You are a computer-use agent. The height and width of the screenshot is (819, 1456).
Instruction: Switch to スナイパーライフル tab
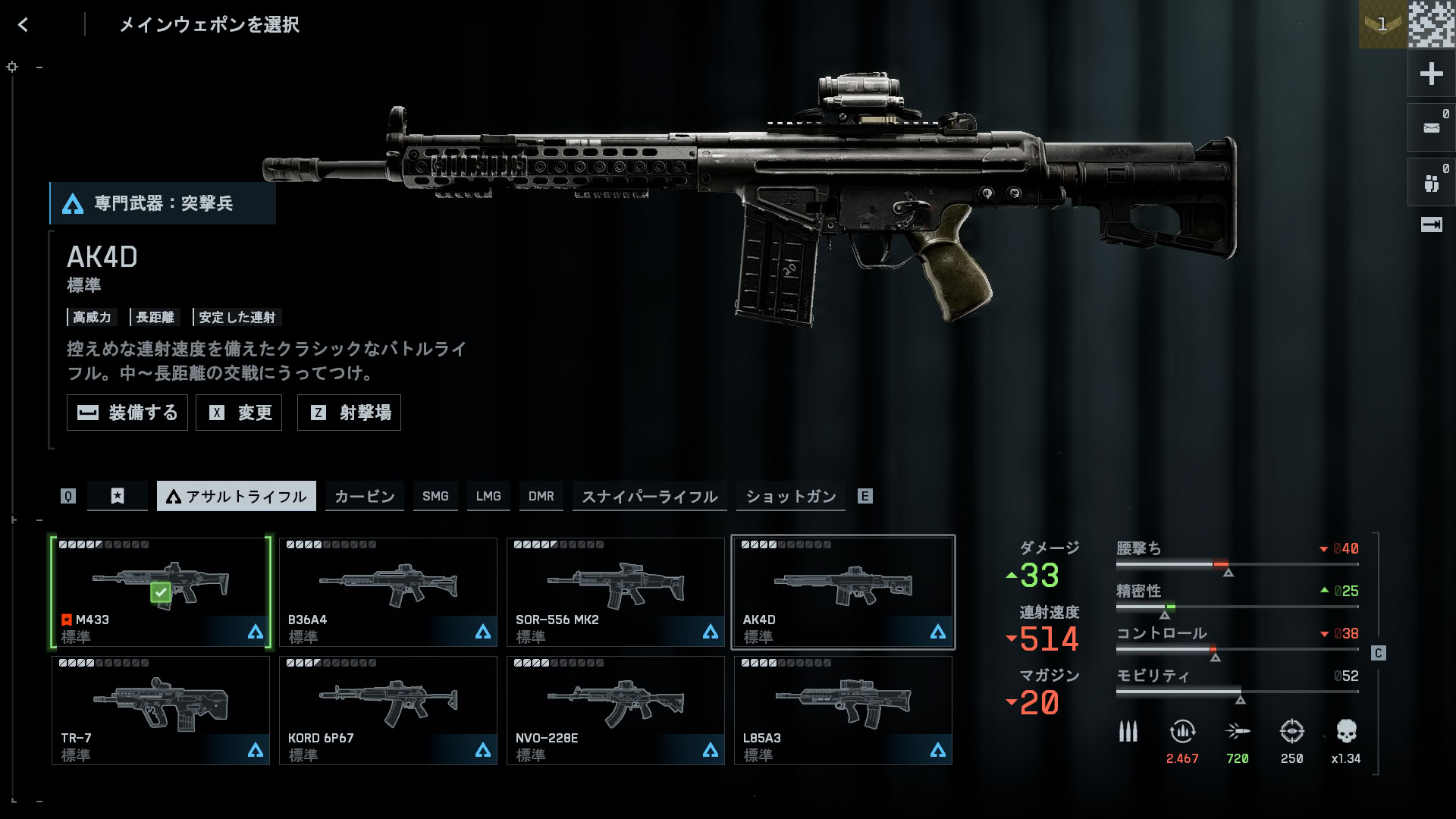650,496
